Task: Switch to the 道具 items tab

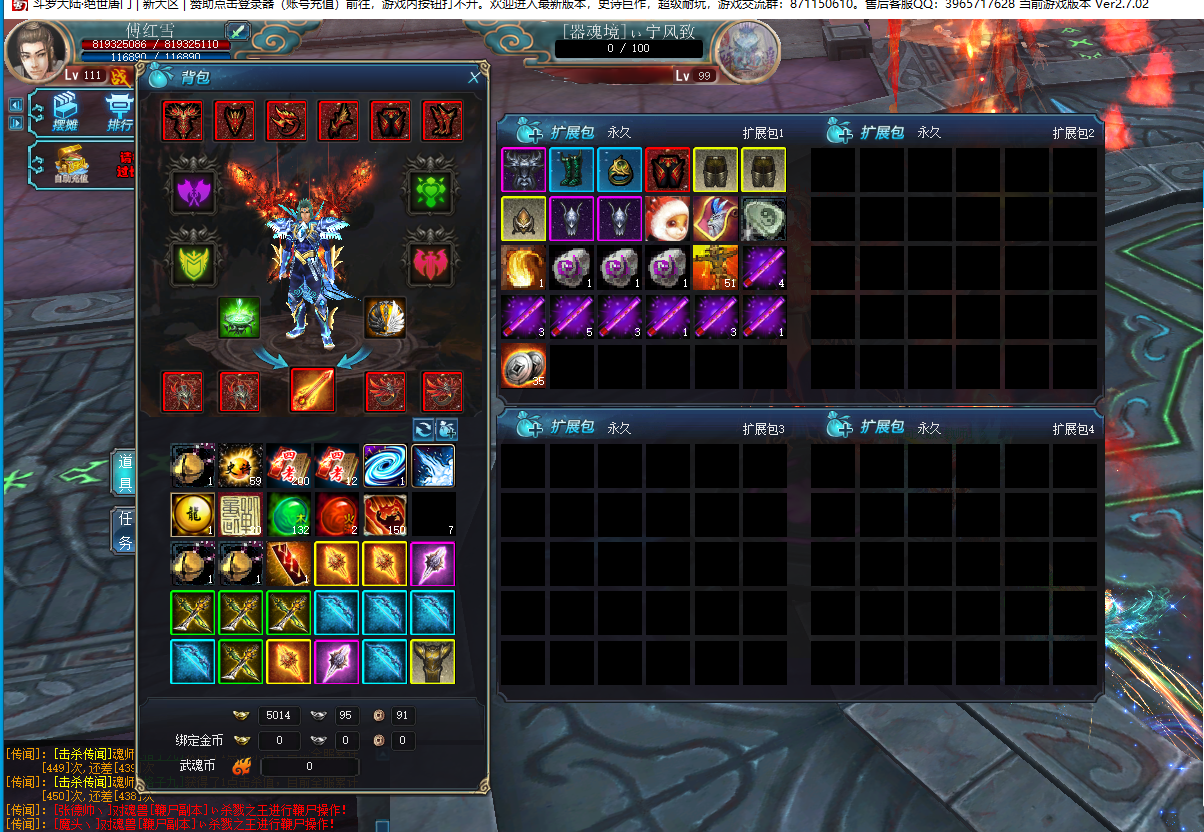Action: coord(125,473)
